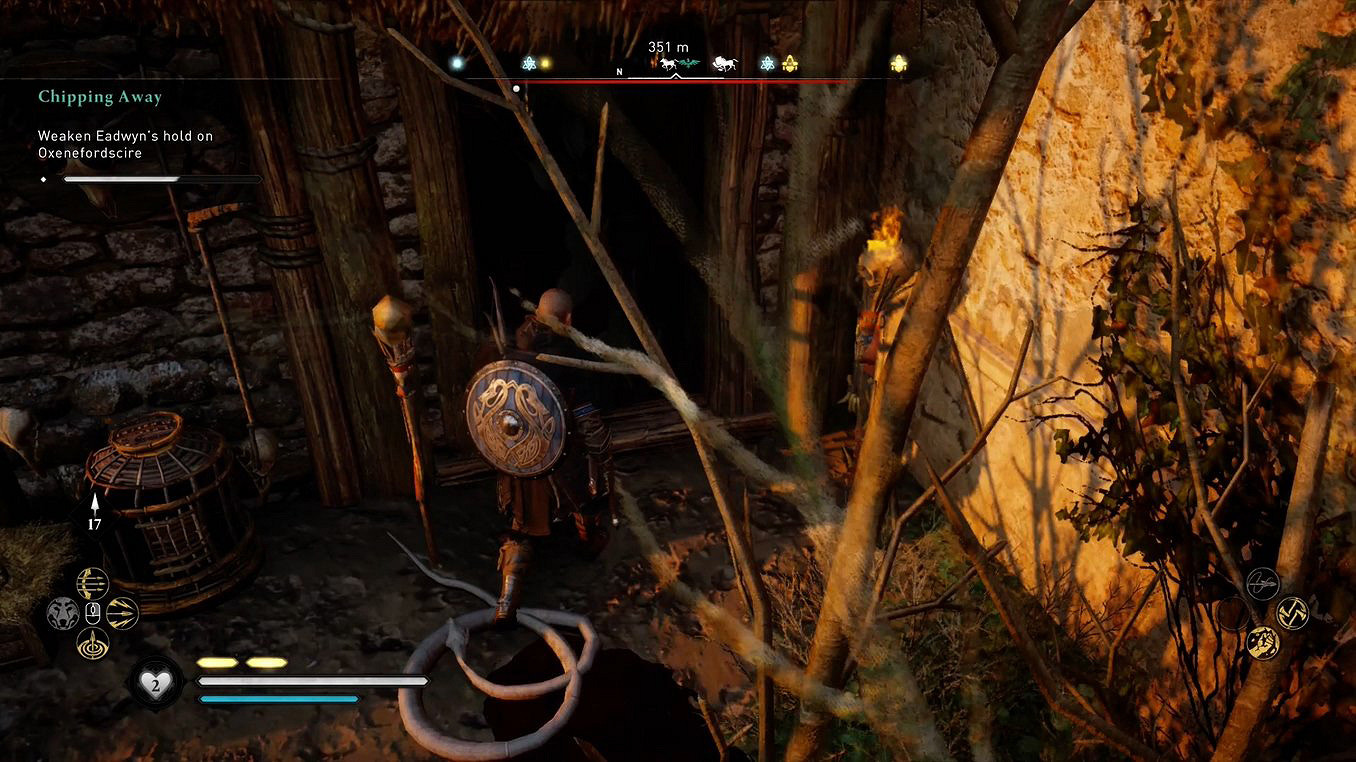The image size is (1356, 762).
Task: Choose the arrow-on-target ability icon
Action: click(x=93, y=643)
